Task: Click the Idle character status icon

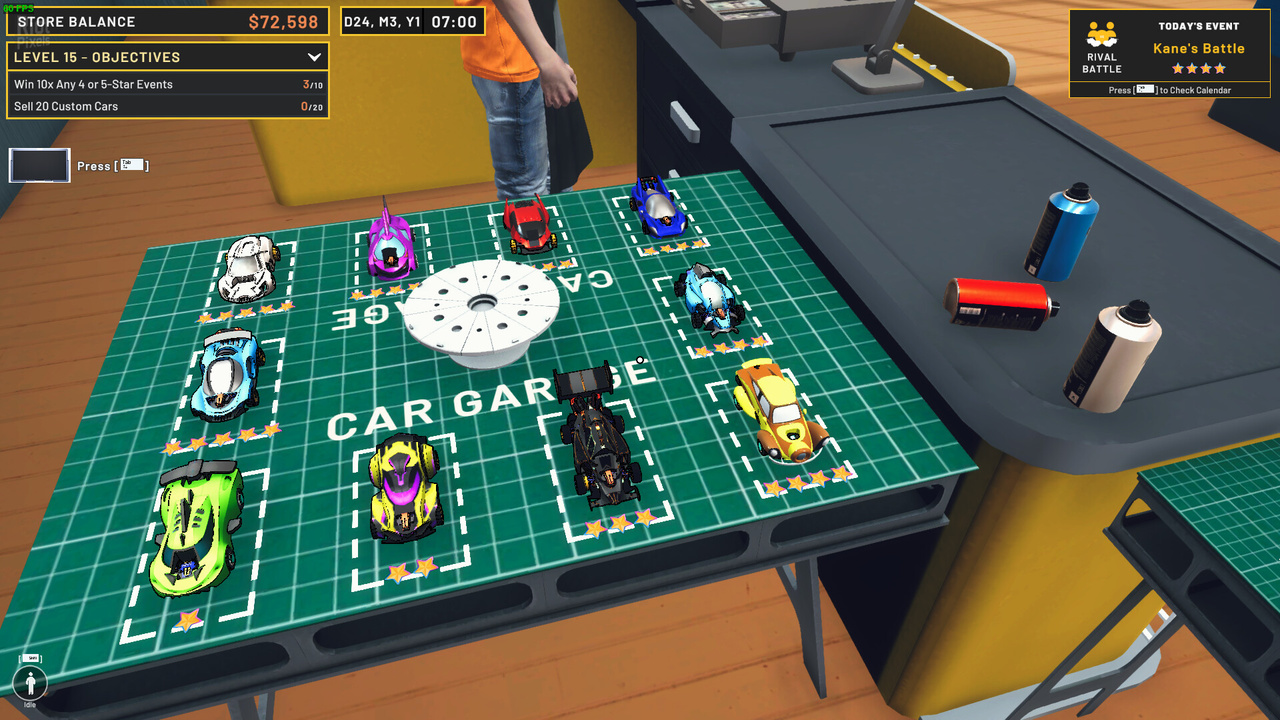Action: 31,684
